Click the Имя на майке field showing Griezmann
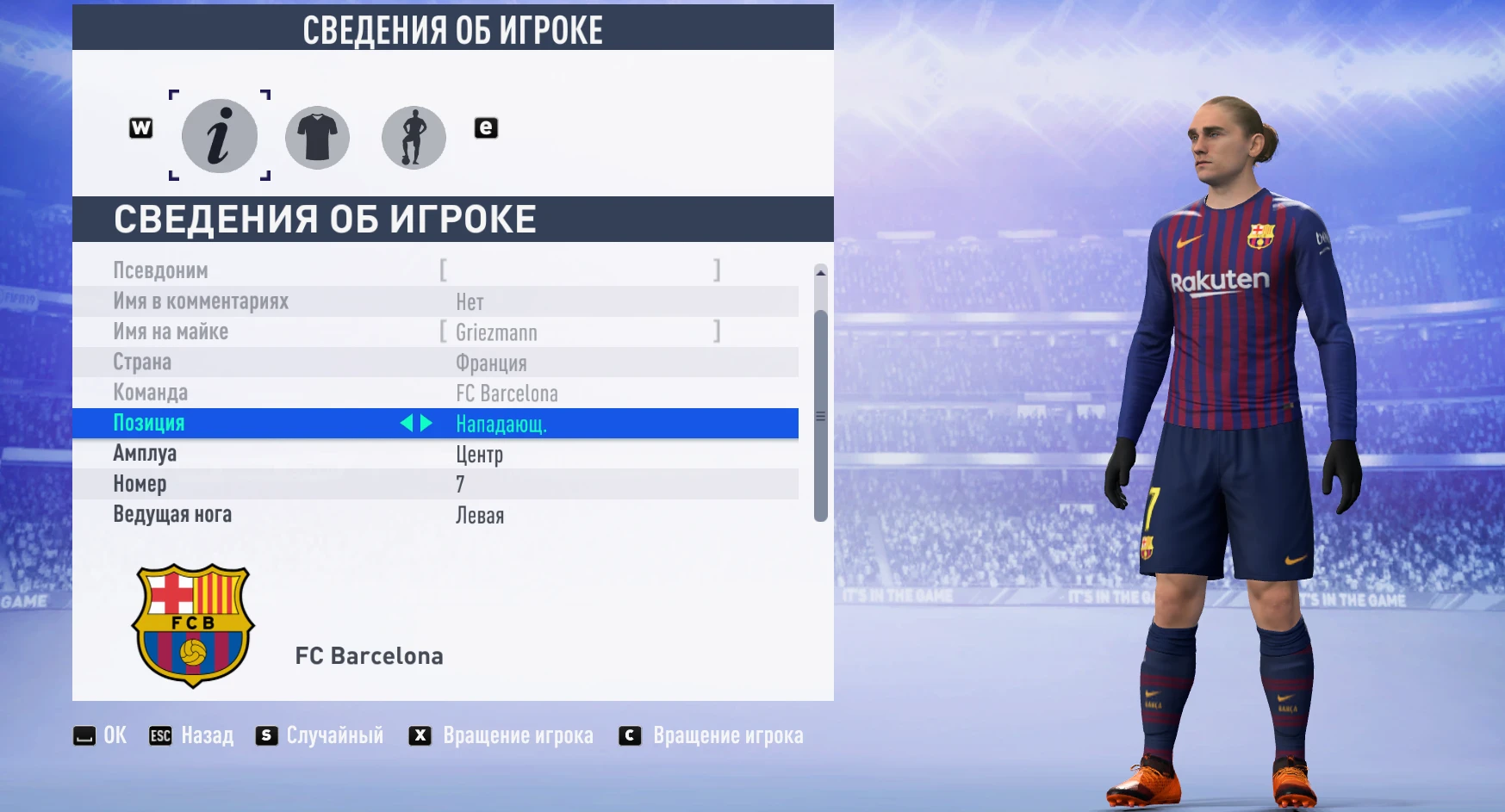The height and width of the screenshot is (812, 1505). tap(577, 332)
